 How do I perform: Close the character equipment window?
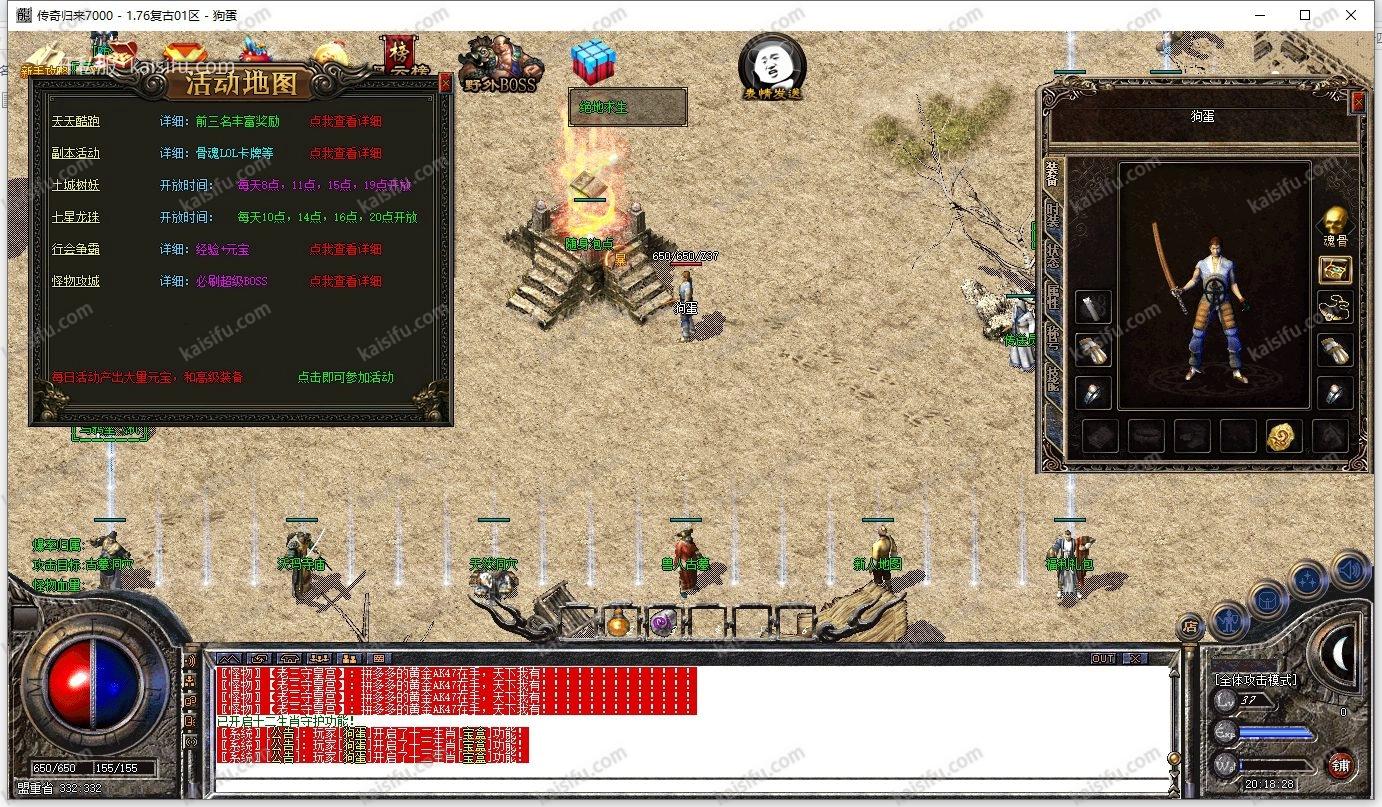click(x=1357, y=101)
